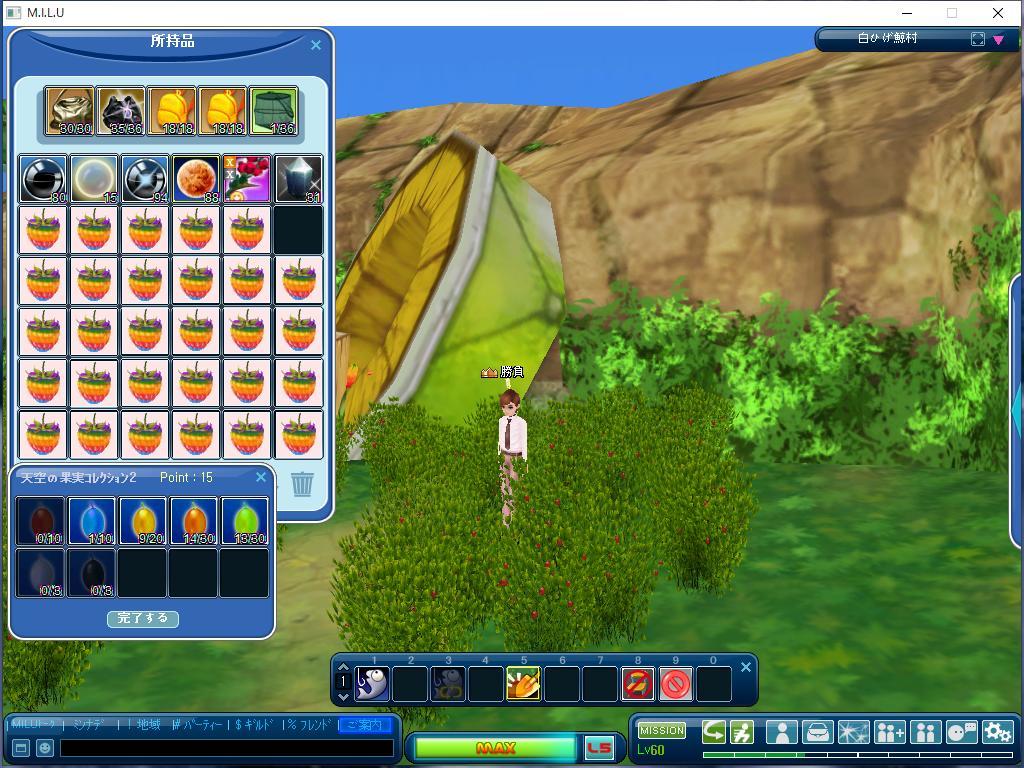The width and height of the screenshot is (1024, 768).
Task: Switch to the ご案内 chat tab
Action: click(x=364, y=724)
